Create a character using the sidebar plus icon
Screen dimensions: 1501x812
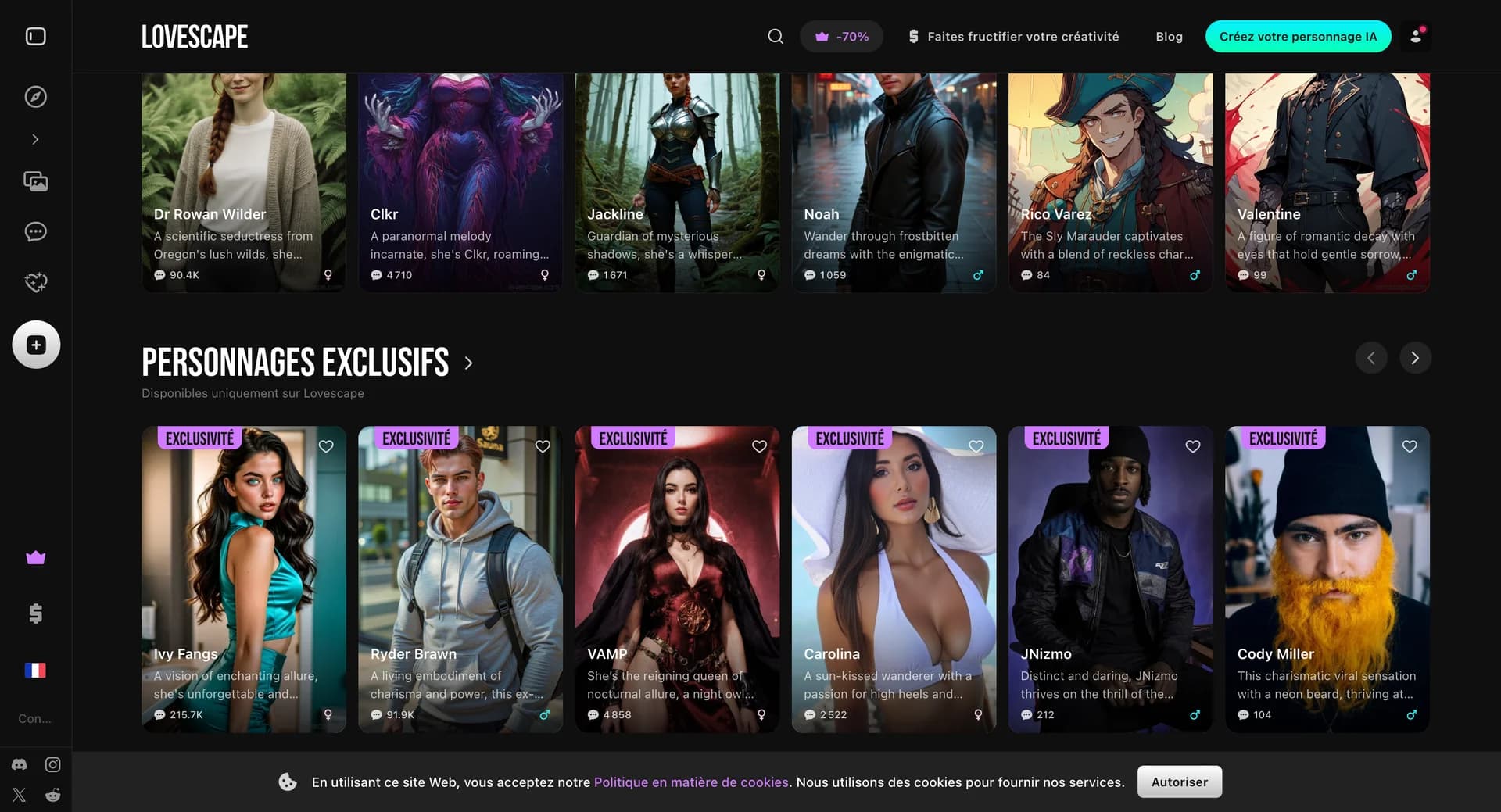pyautogui.click(x=35, y=344)
